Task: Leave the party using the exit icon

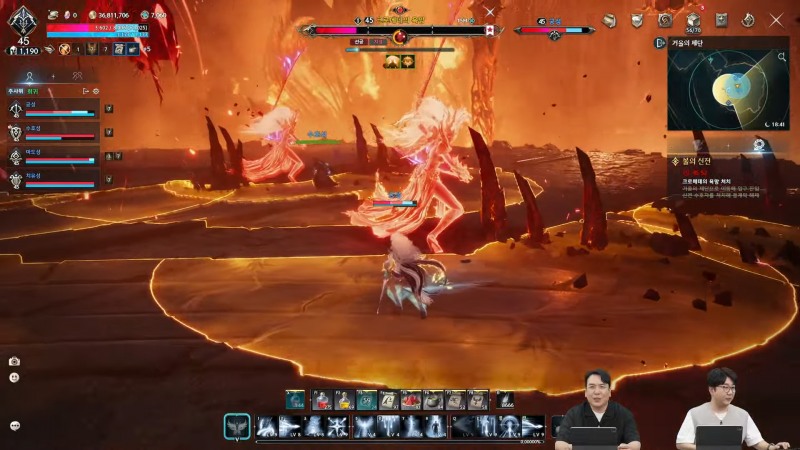Action: pyautogui.click(x=85, y=91)
